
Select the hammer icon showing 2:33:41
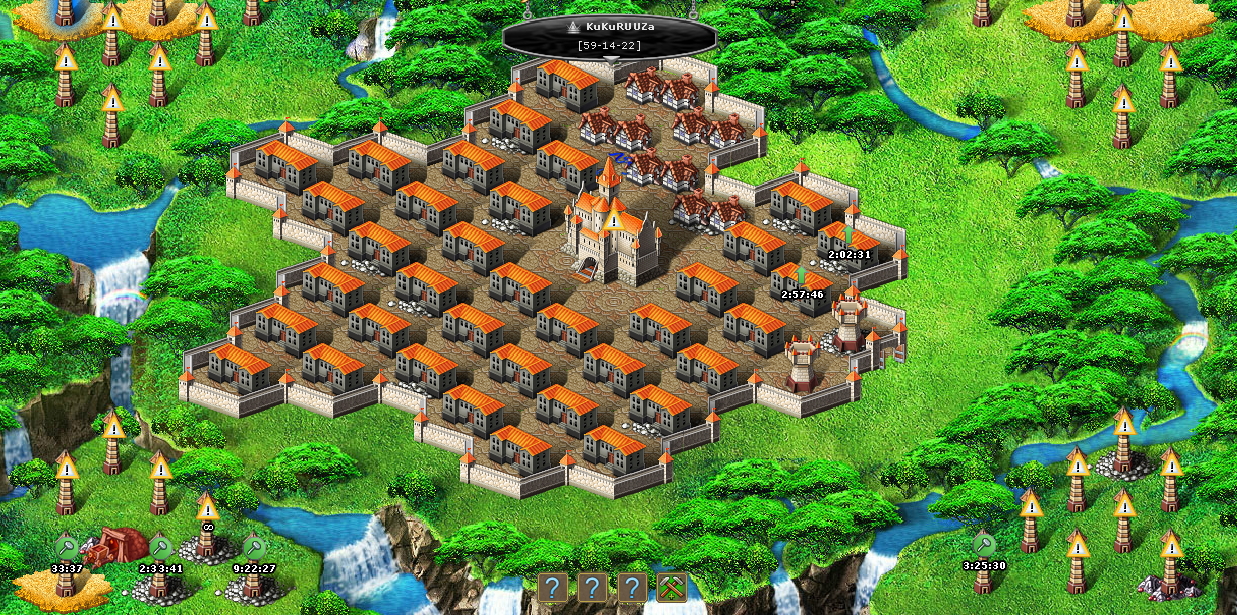click(160, 546)
